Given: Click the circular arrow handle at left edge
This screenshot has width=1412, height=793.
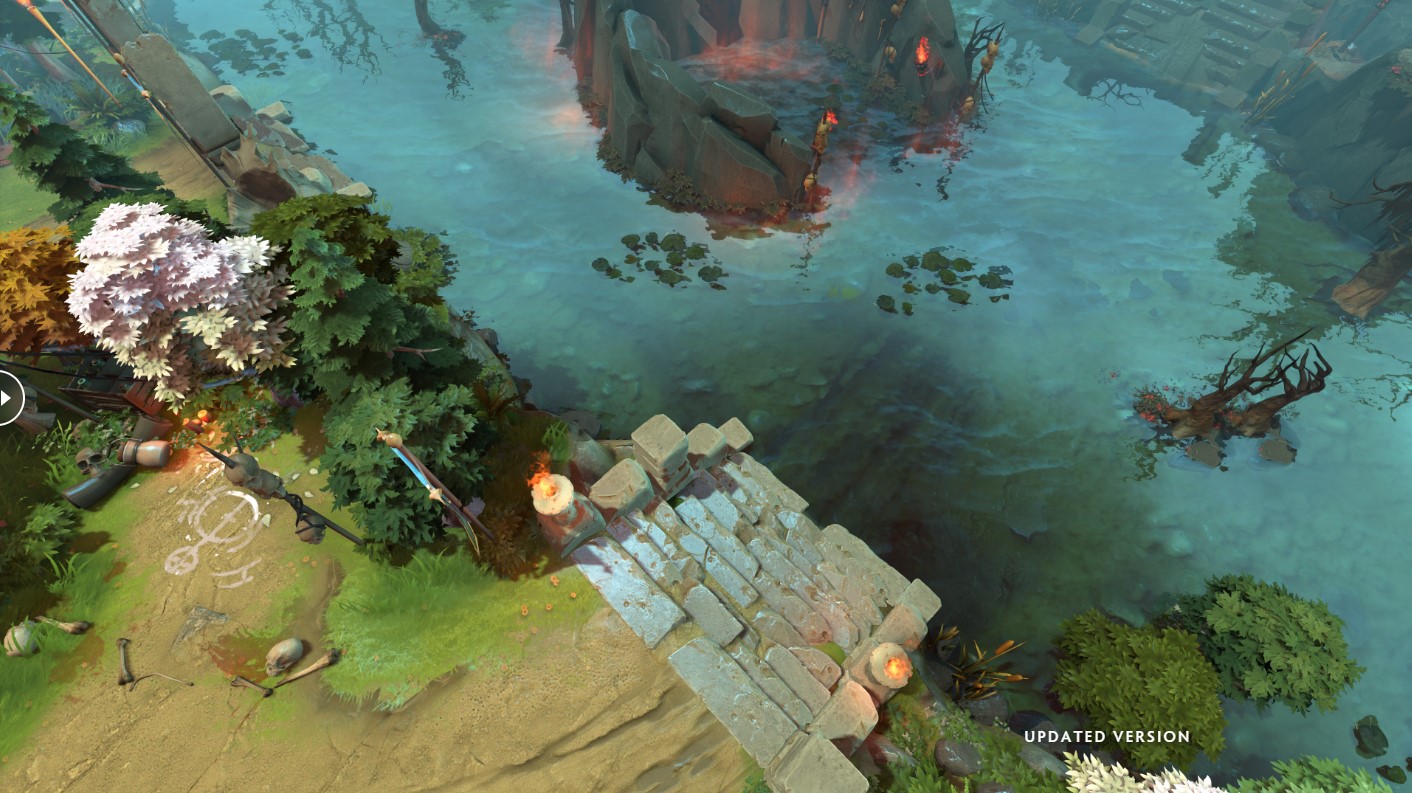Looking at the screenshot, I should click(6, 397).
